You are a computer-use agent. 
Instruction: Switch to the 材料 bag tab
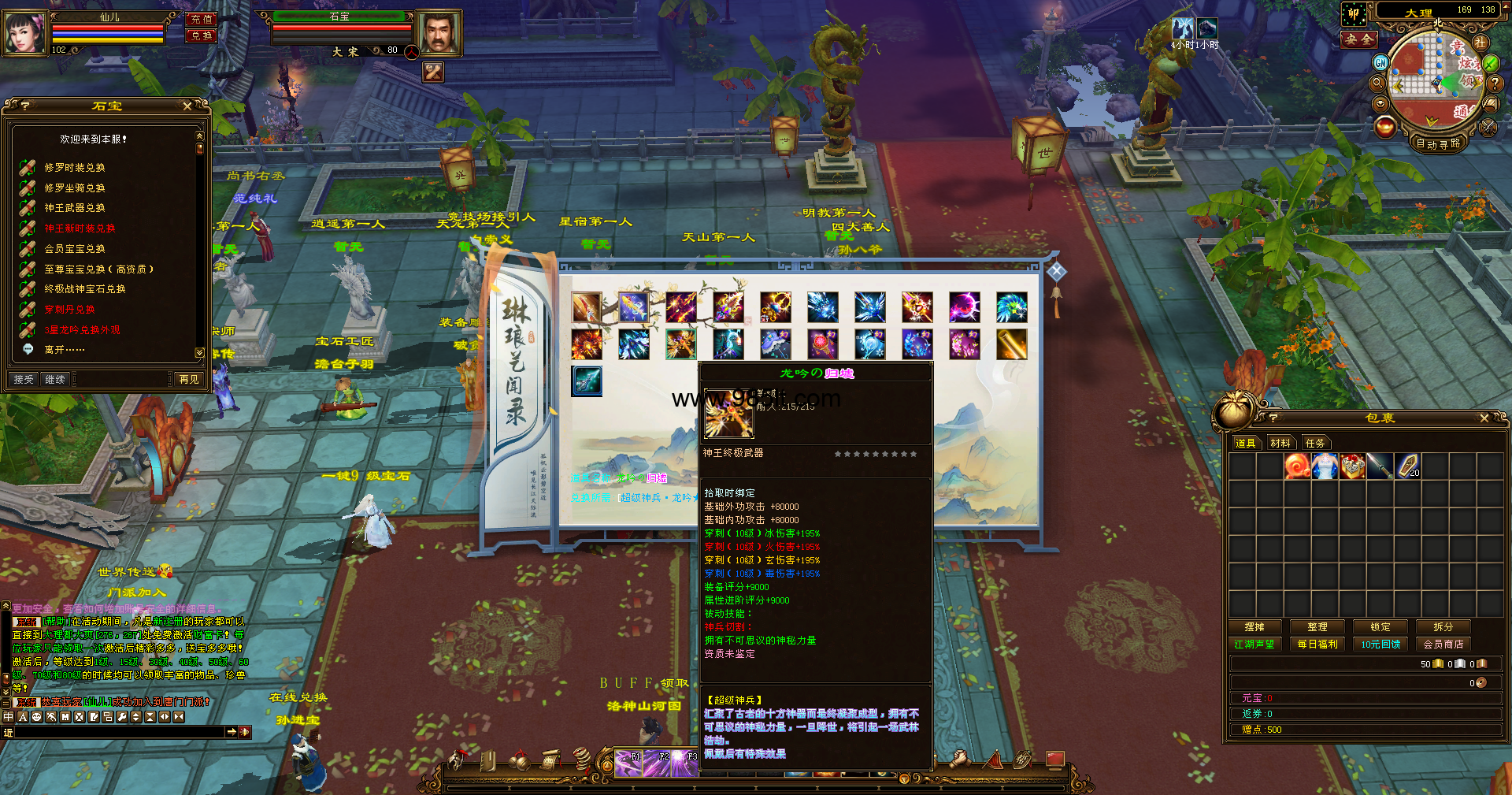point(1280,444)
